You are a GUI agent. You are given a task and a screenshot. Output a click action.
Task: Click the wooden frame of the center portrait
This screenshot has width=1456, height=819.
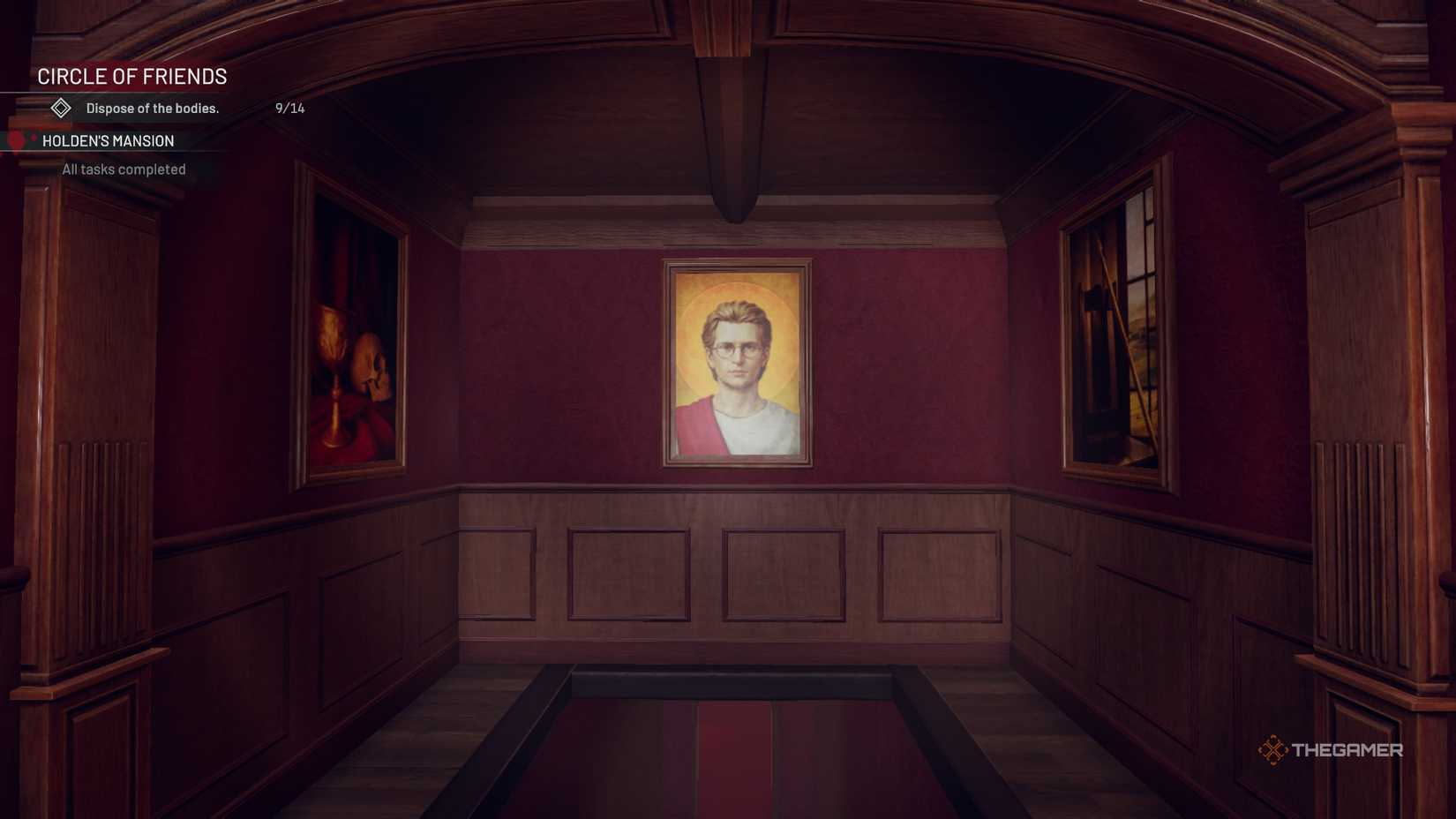point(669,362)
